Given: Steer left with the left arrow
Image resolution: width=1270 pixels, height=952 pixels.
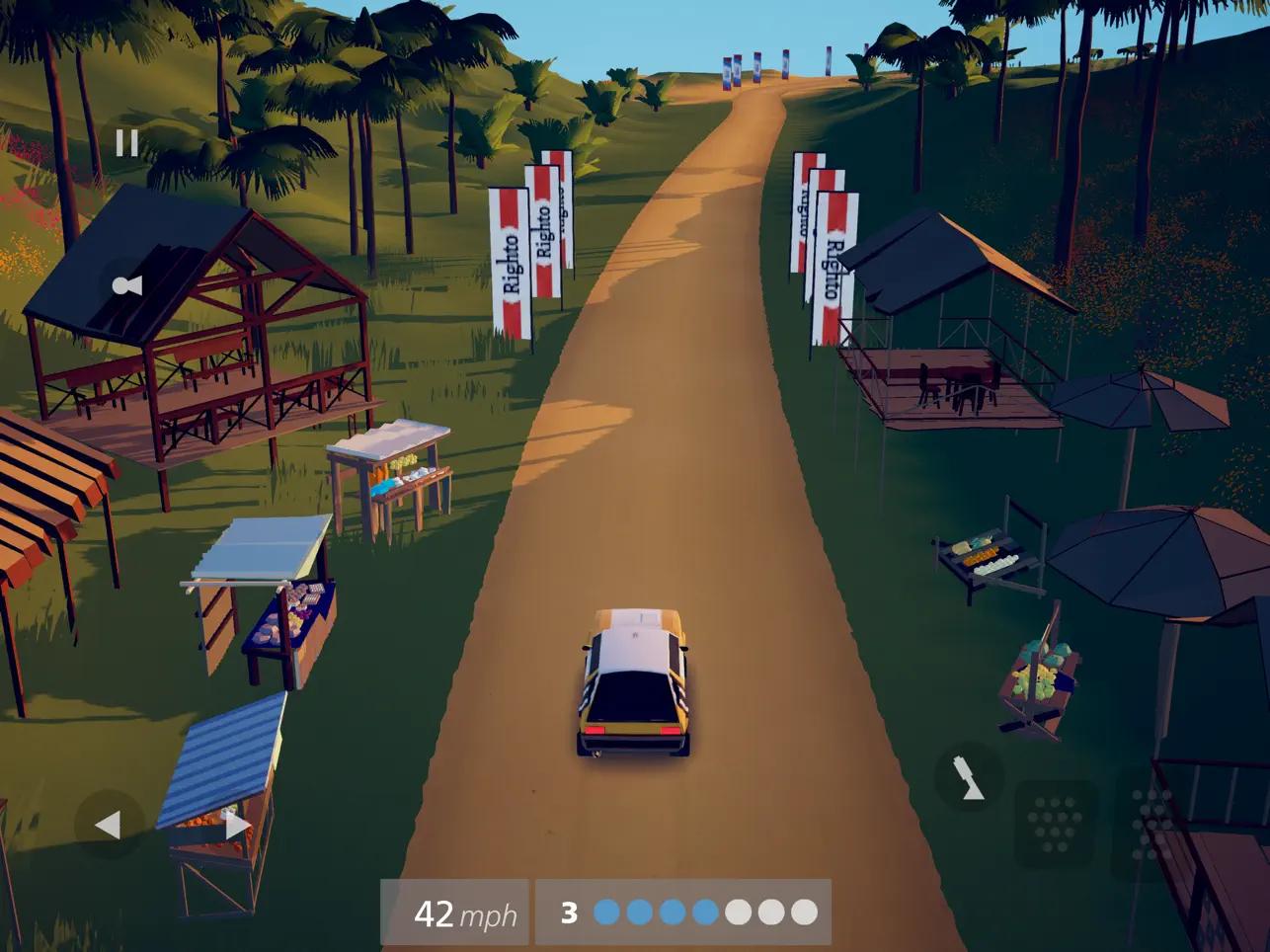Looking at the screenshot, I should click(x=108, y=825).
